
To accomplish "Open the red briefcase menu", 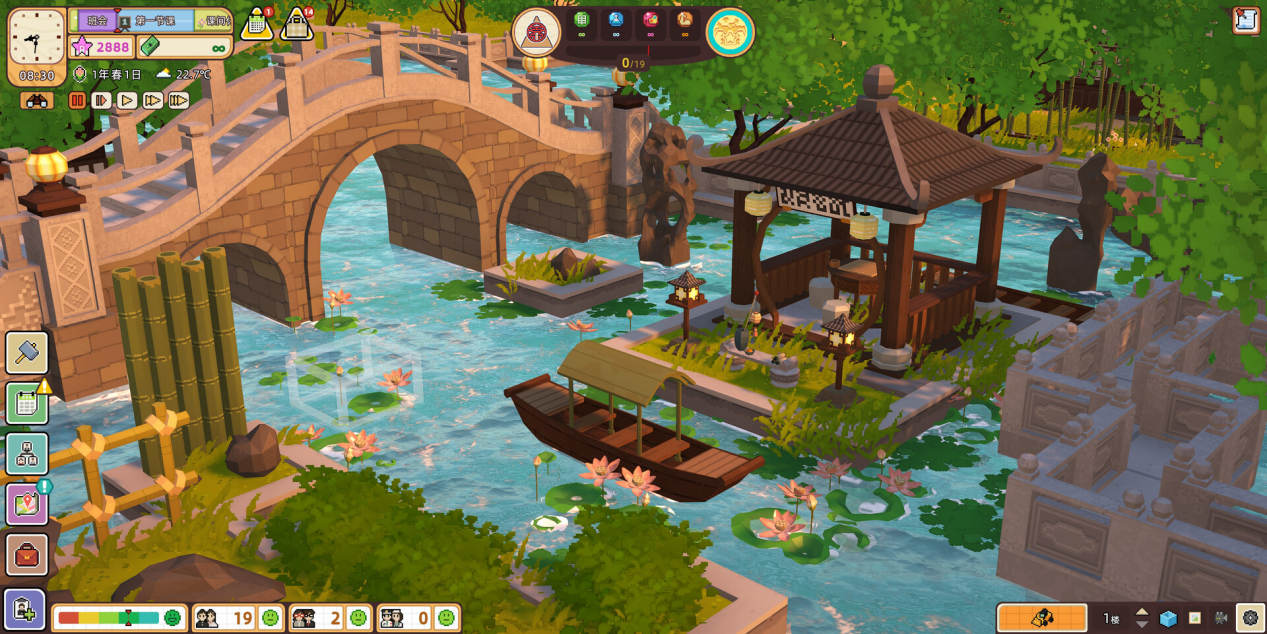I will (x=27, y=555).
